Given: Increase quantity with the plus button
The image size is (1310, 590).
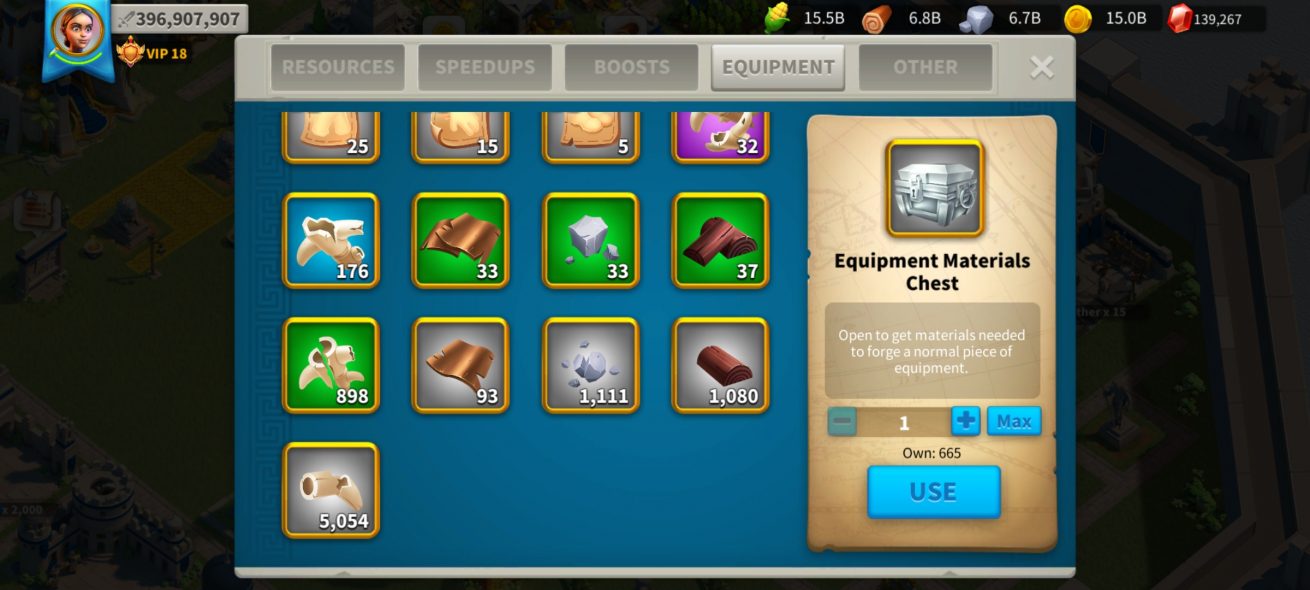Looking at the screenshot, I should point(965,421).
